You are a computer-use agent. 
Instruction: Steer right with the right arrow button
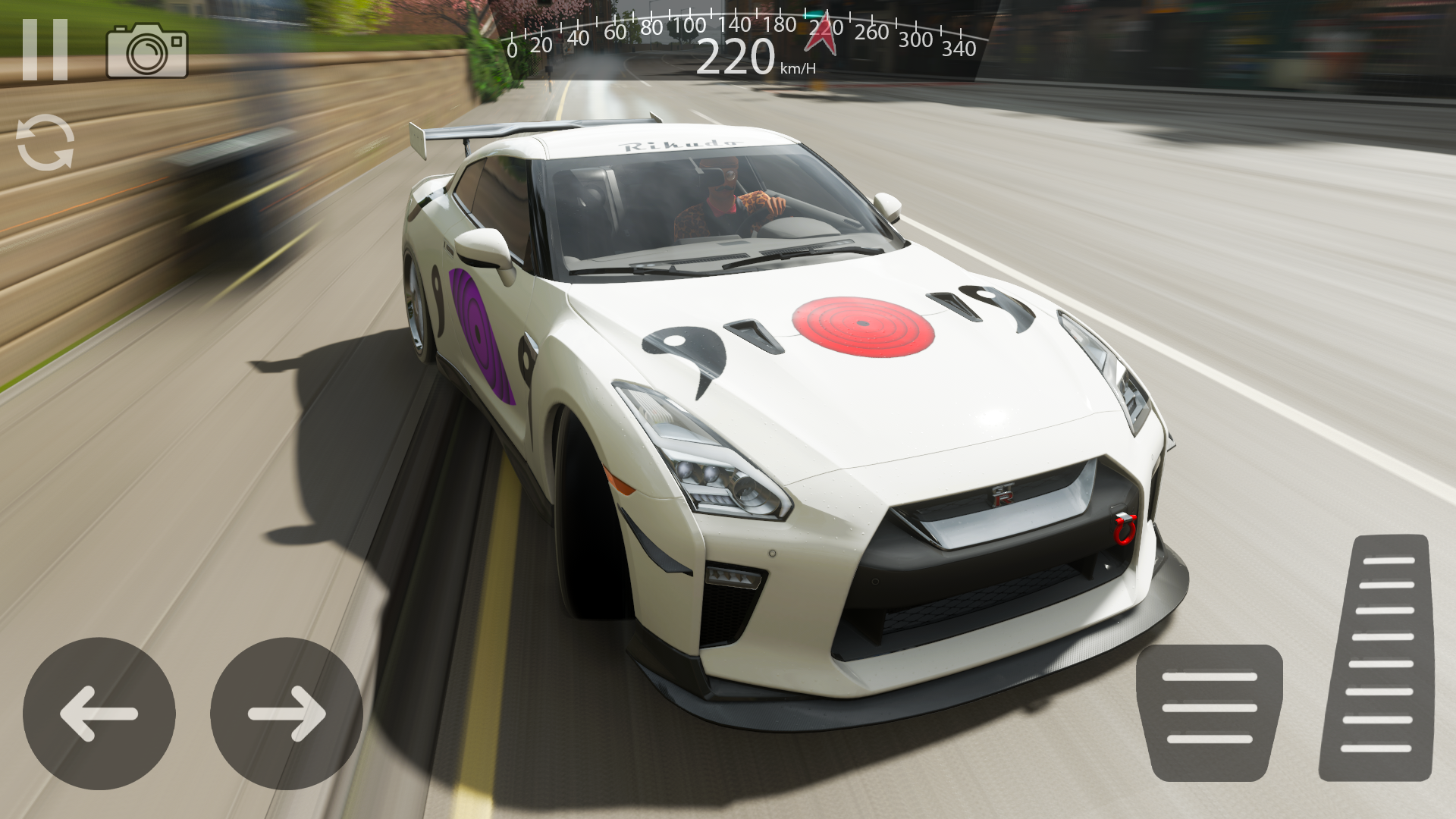pyautogui.click(x=287, y=714)
